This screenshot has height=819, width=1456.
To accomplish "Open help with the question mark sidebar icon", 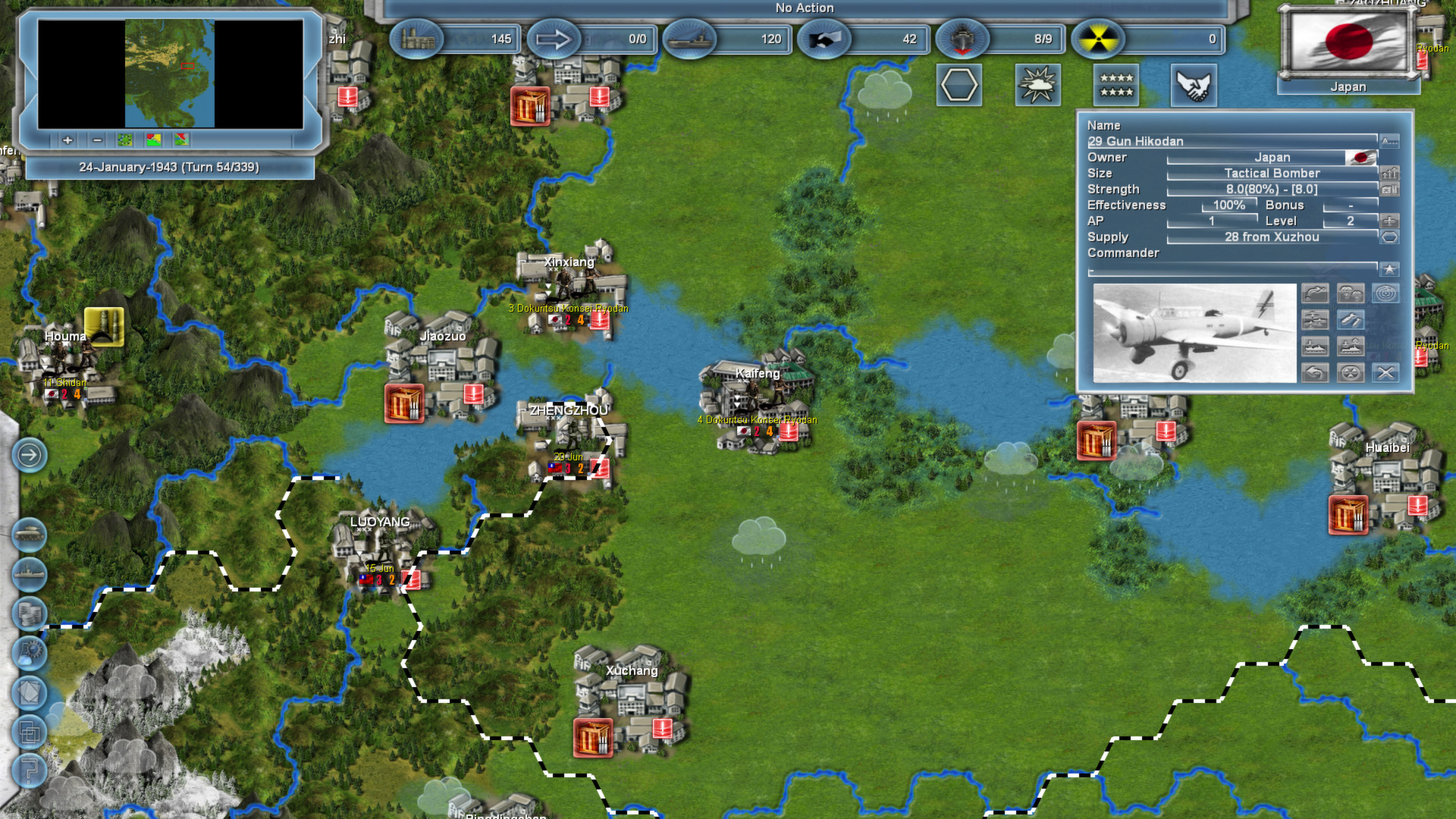I will click(30, 770).
